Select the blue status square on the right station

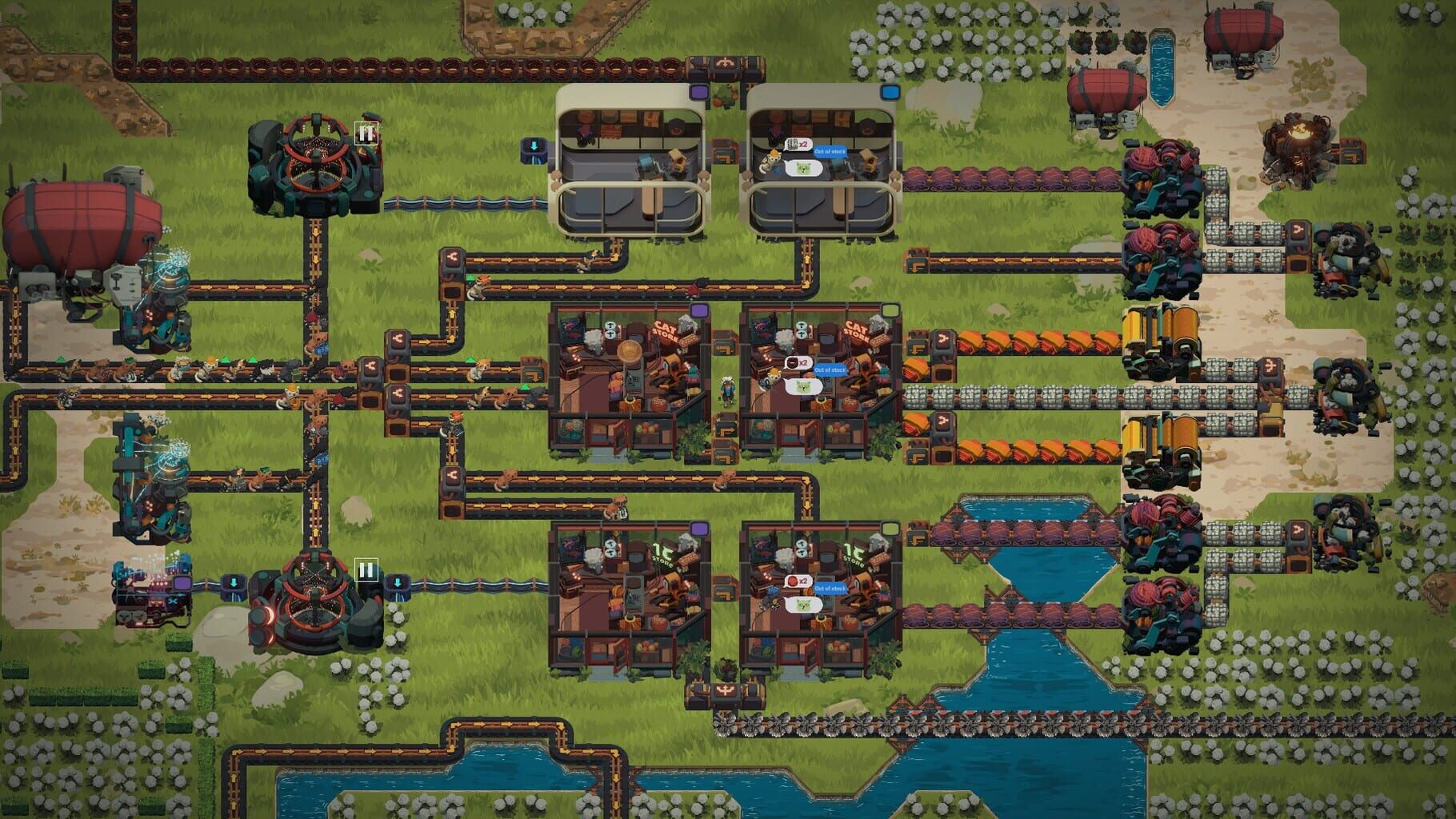pyautogui.click(x=890, y=92)
